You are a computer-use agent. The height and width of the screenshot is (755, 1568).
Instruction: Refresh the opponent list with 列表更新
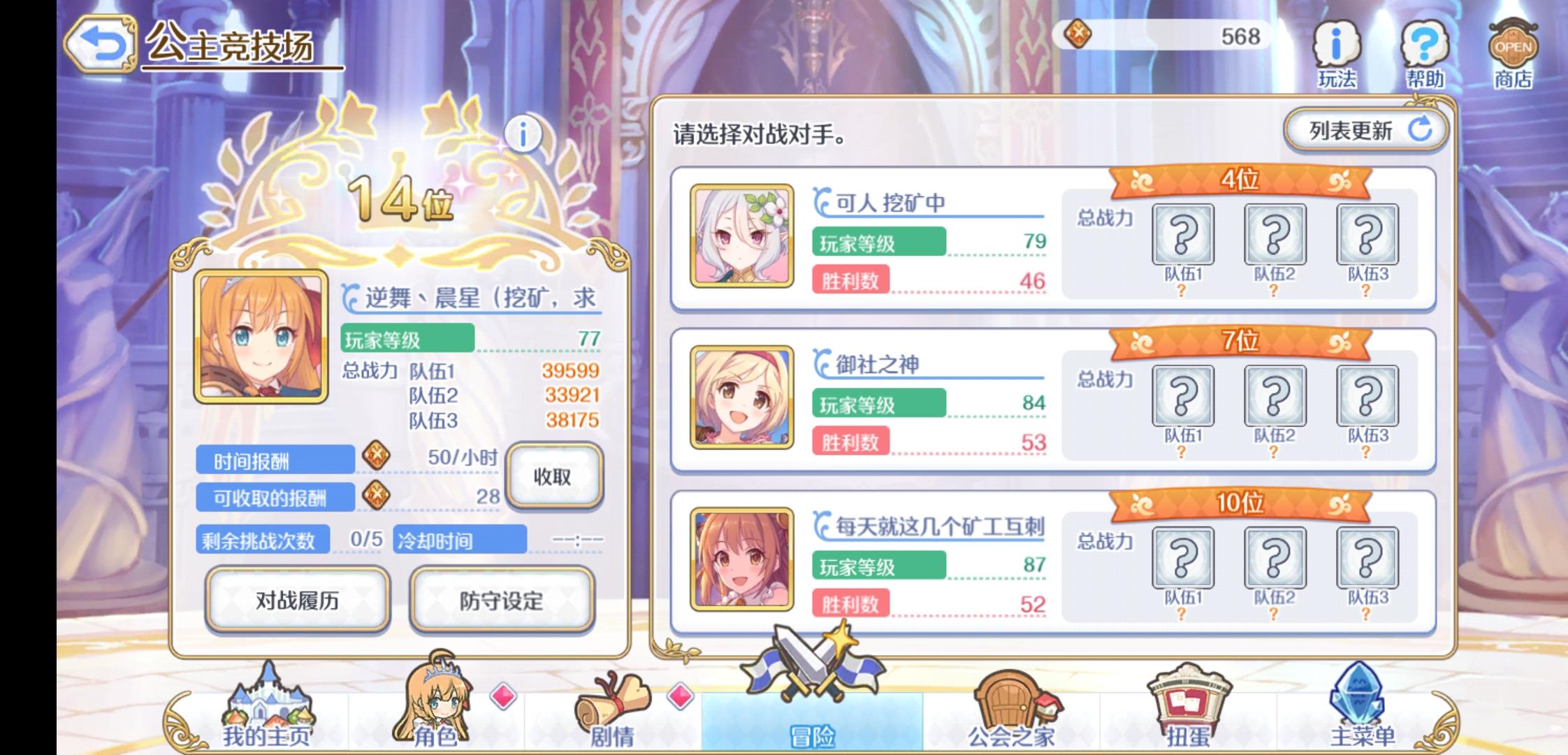tap(1364, 129)
